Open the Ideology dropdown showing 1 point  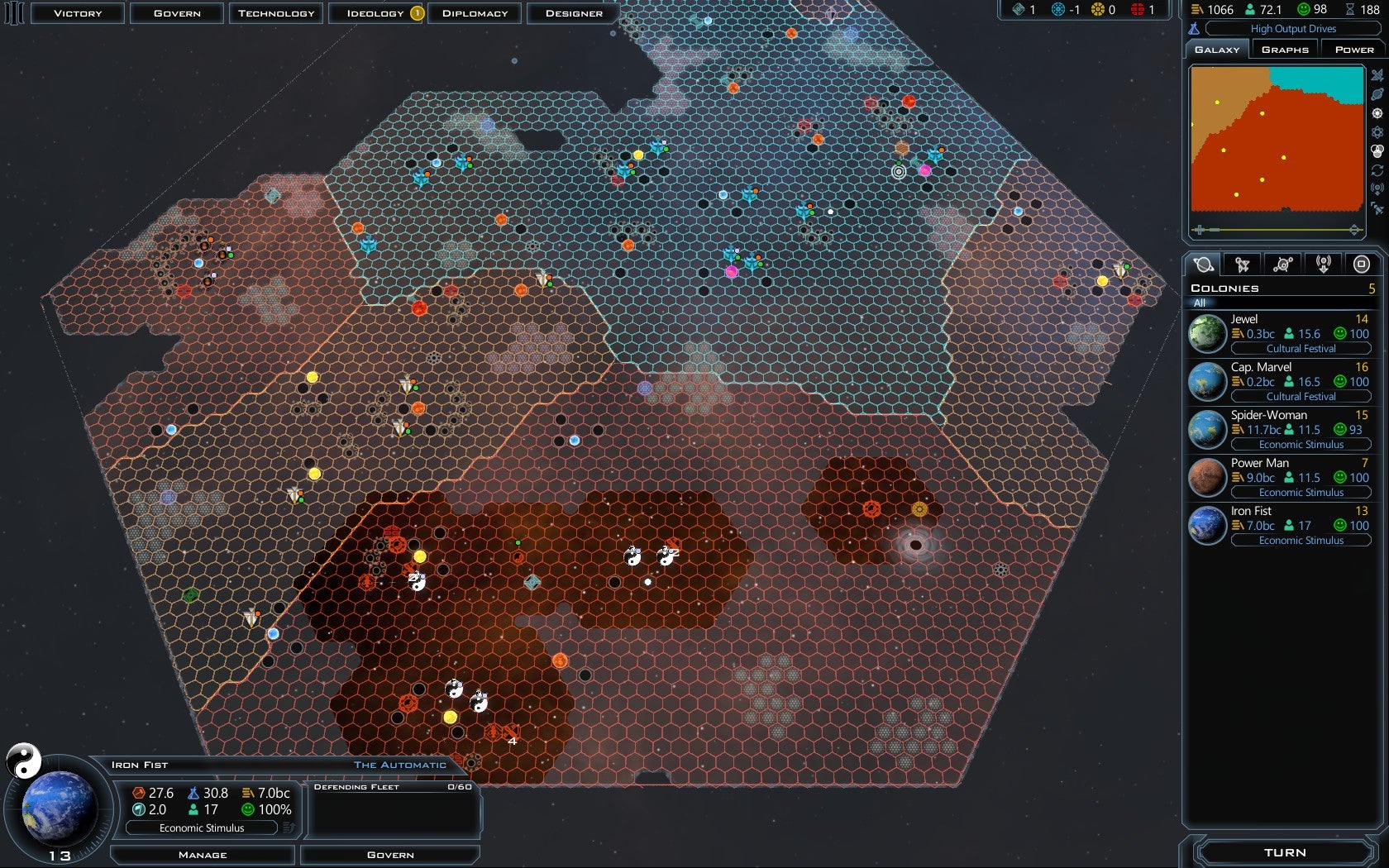[375, 12]
